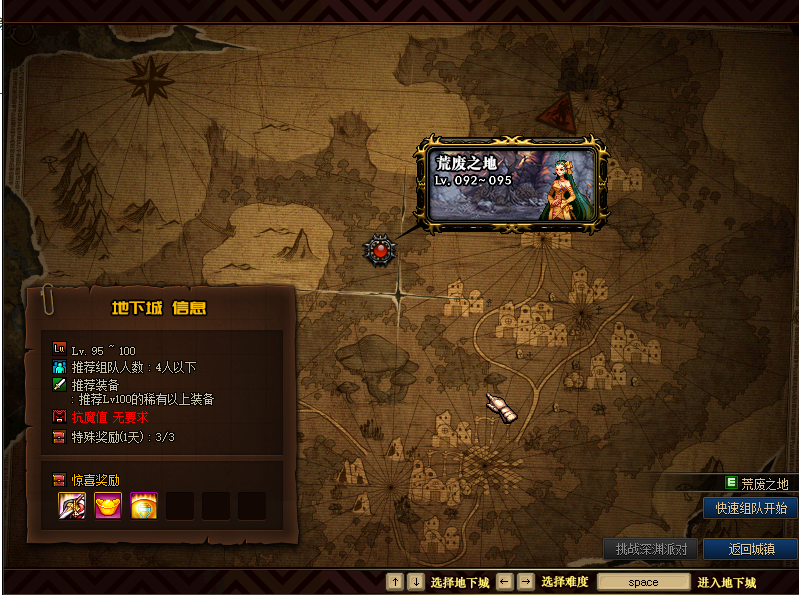Screen dimensions: 799x595
Task: Inspect the sword and armor reward icon
Action: tap(72, 505)
